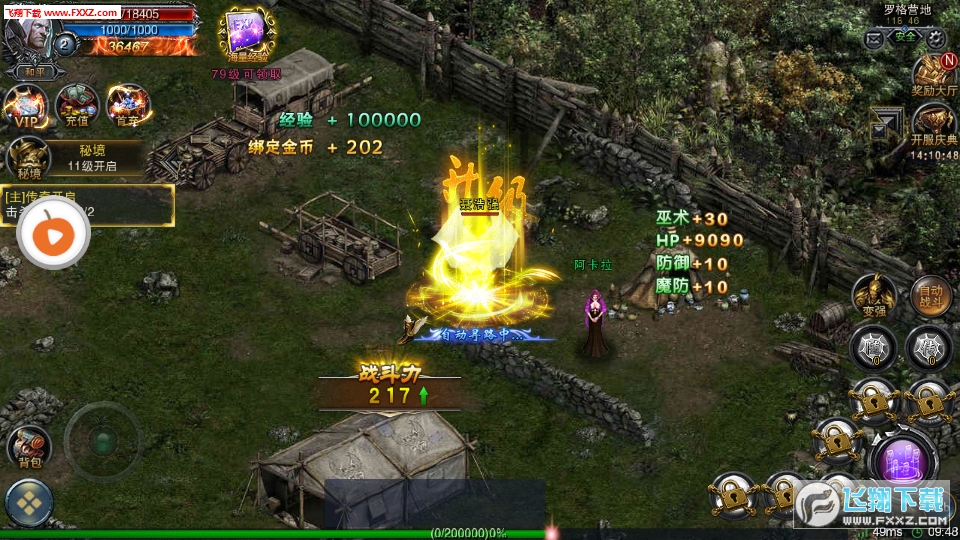The height and width of the screenshot is (540, 960).
Task: Open the 奖励大厅 reward hall
Action: coord(934,76)
